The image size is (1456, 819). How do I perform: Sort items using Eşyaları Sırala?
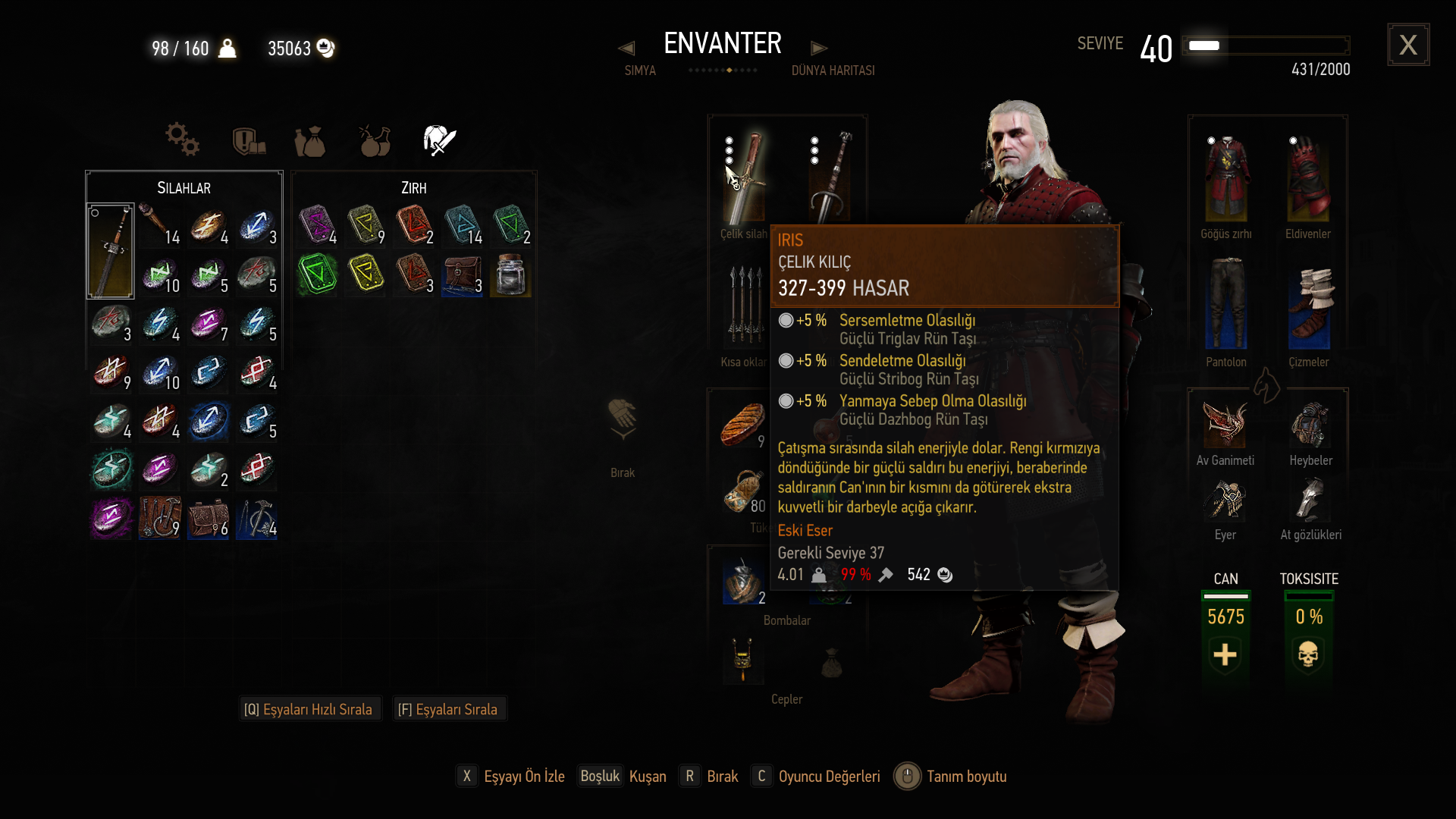tap(448, 709)
